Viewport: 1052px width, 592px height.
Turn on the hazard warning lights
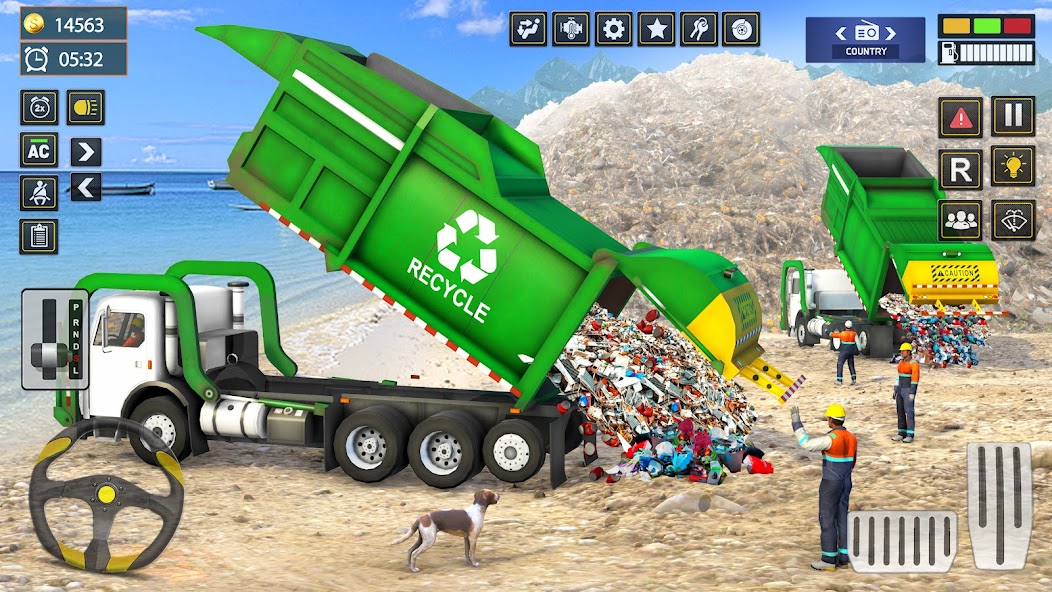pos(960,117)
